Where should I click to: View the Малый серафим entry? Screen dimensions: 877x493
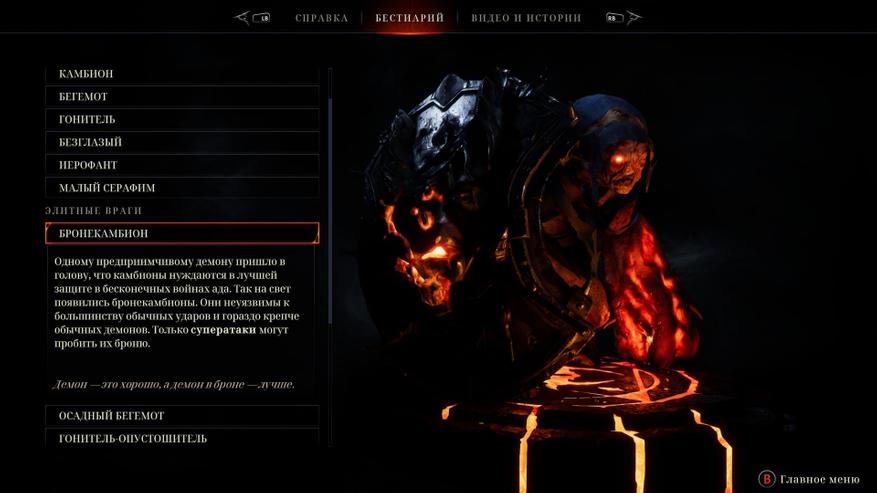(x=182, y=188)
